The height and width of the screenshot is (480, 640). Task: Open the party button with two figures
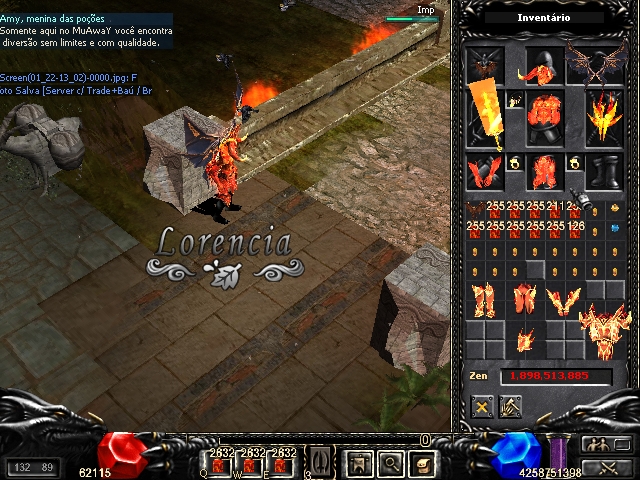(x=599, y=445)
